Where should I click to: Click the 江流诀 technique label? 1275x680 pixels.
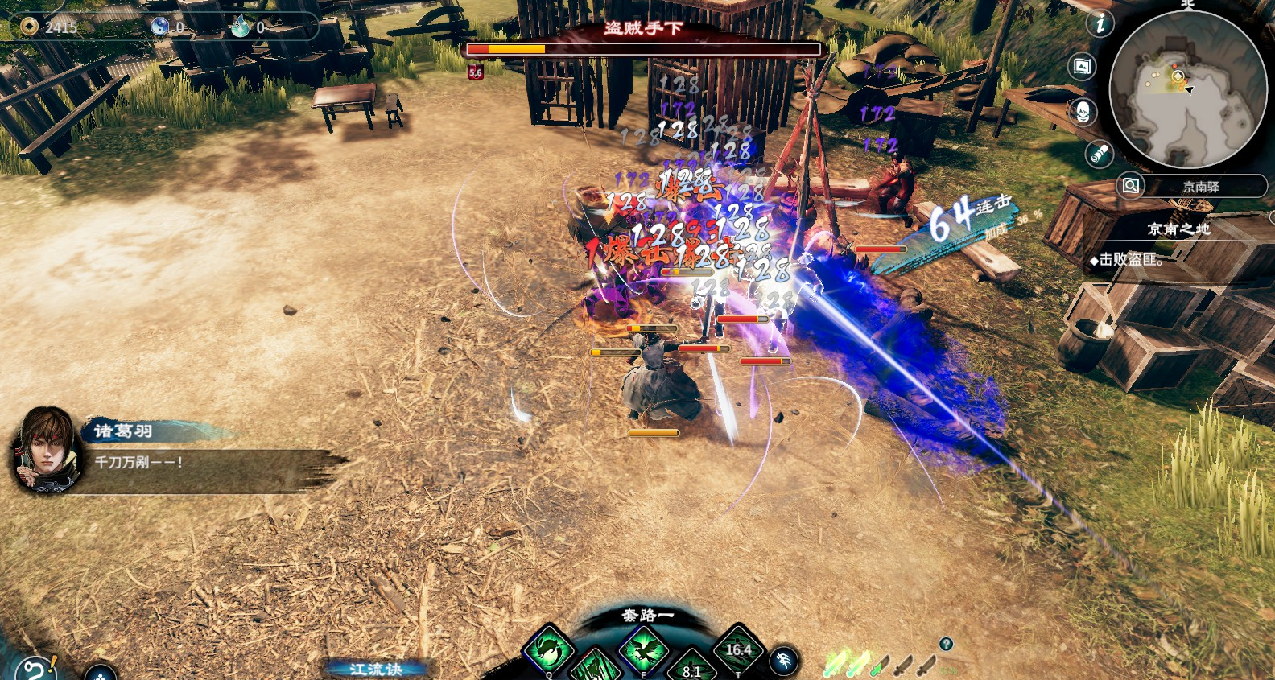(377, 668)
